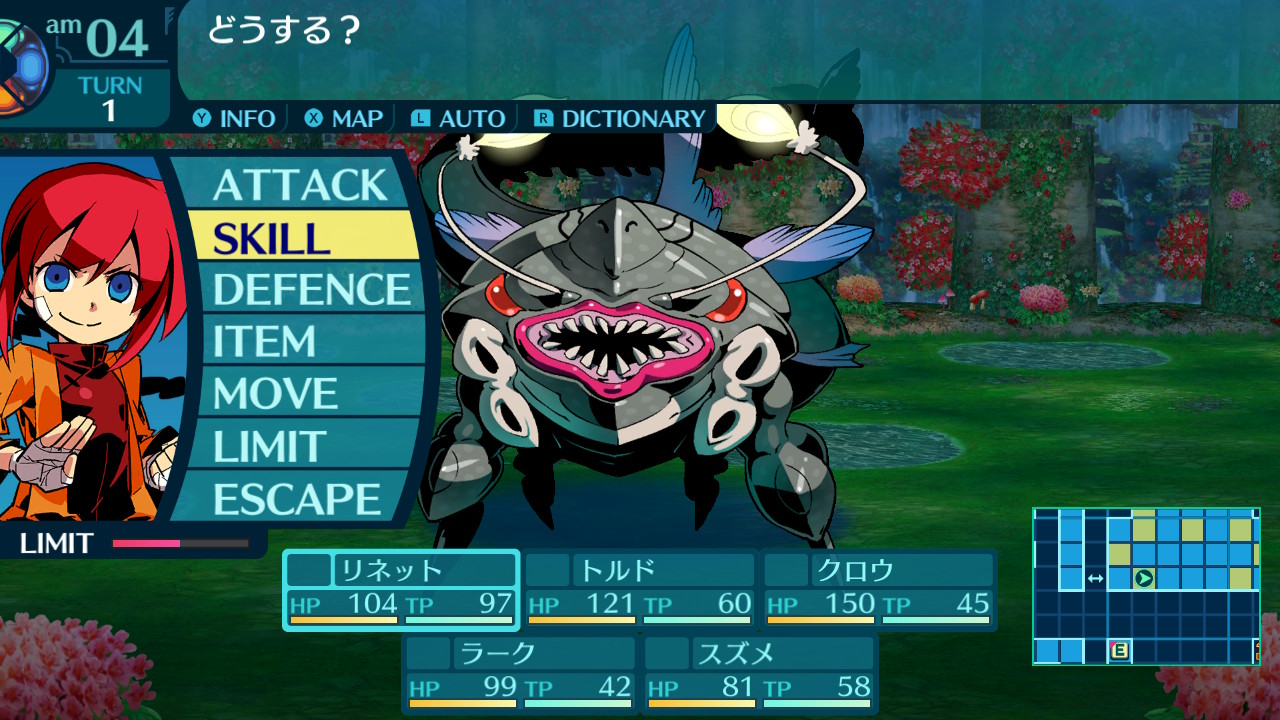Screen dimensions: 1280x720
Task: Select party member スズメ's status panel
Action: (760, 674)
